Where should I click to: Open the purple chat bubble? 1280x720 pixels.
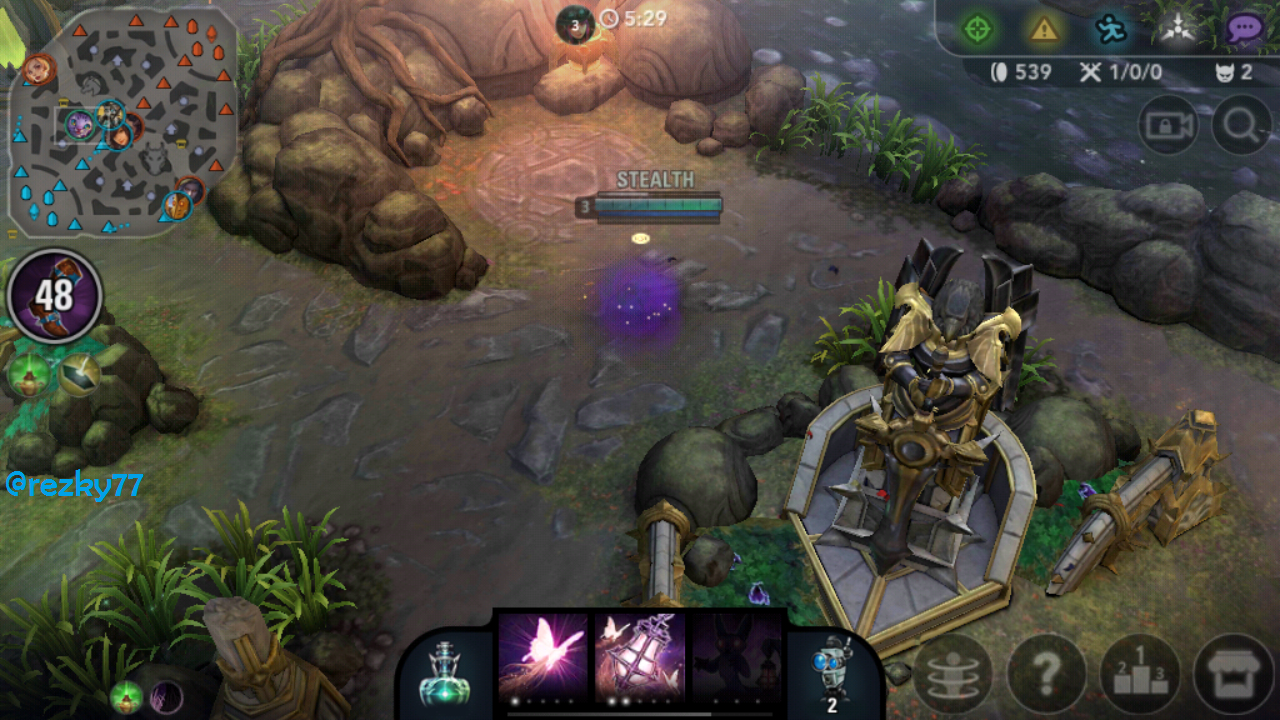click(x=1243, y=29)
